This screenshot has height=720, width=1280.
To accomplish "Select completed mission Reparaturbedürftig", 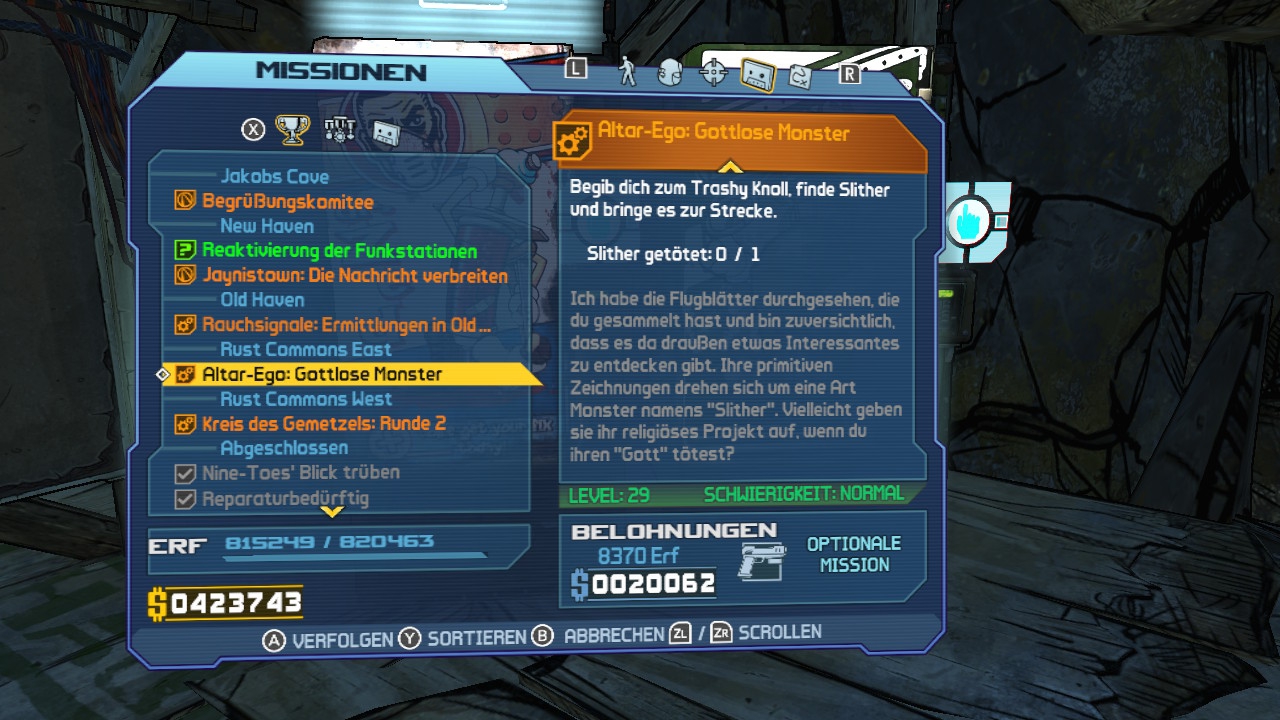I will 285,497.
